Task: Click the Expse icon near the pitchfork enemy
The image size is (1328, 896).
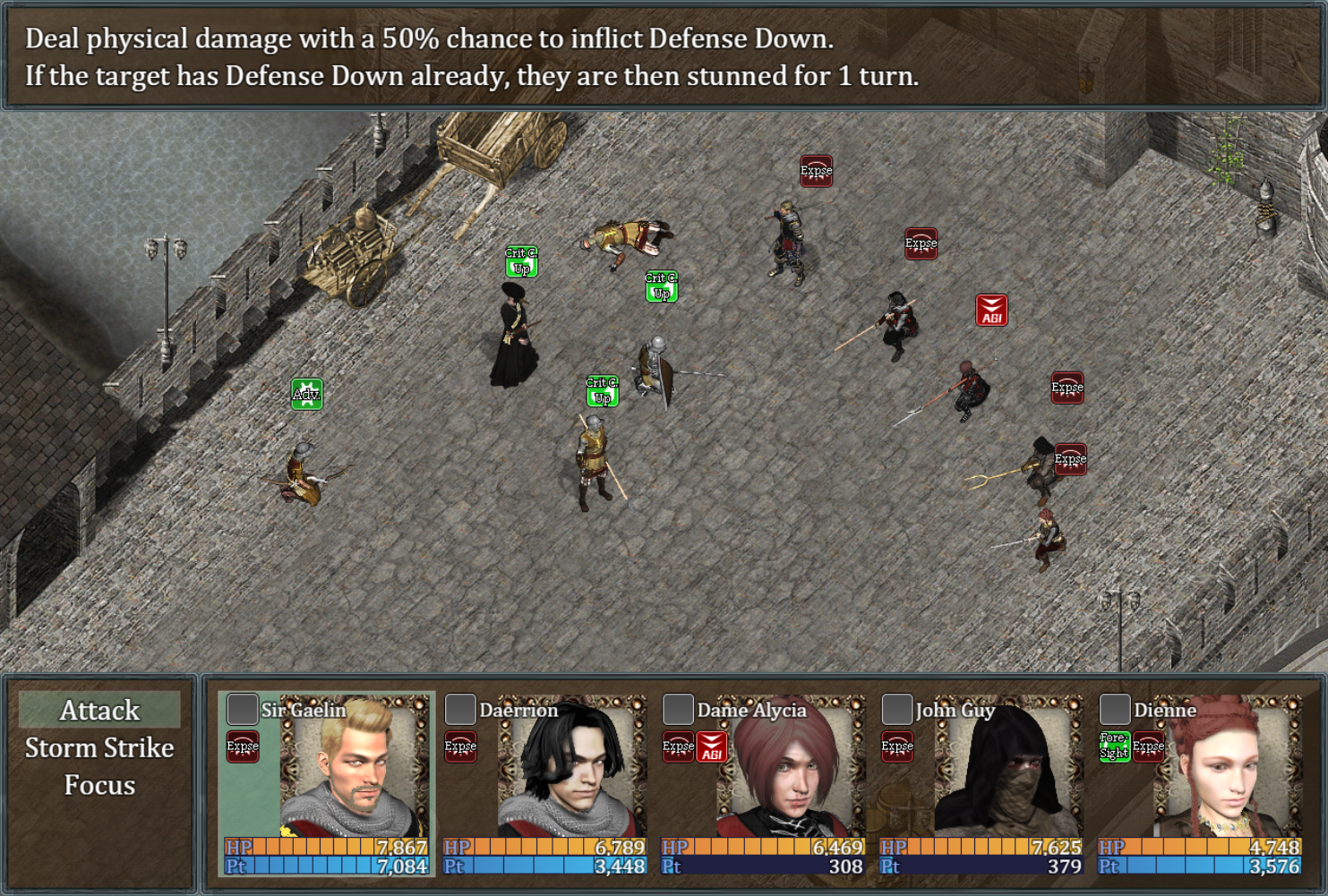Action: [x=1067, y=459]
